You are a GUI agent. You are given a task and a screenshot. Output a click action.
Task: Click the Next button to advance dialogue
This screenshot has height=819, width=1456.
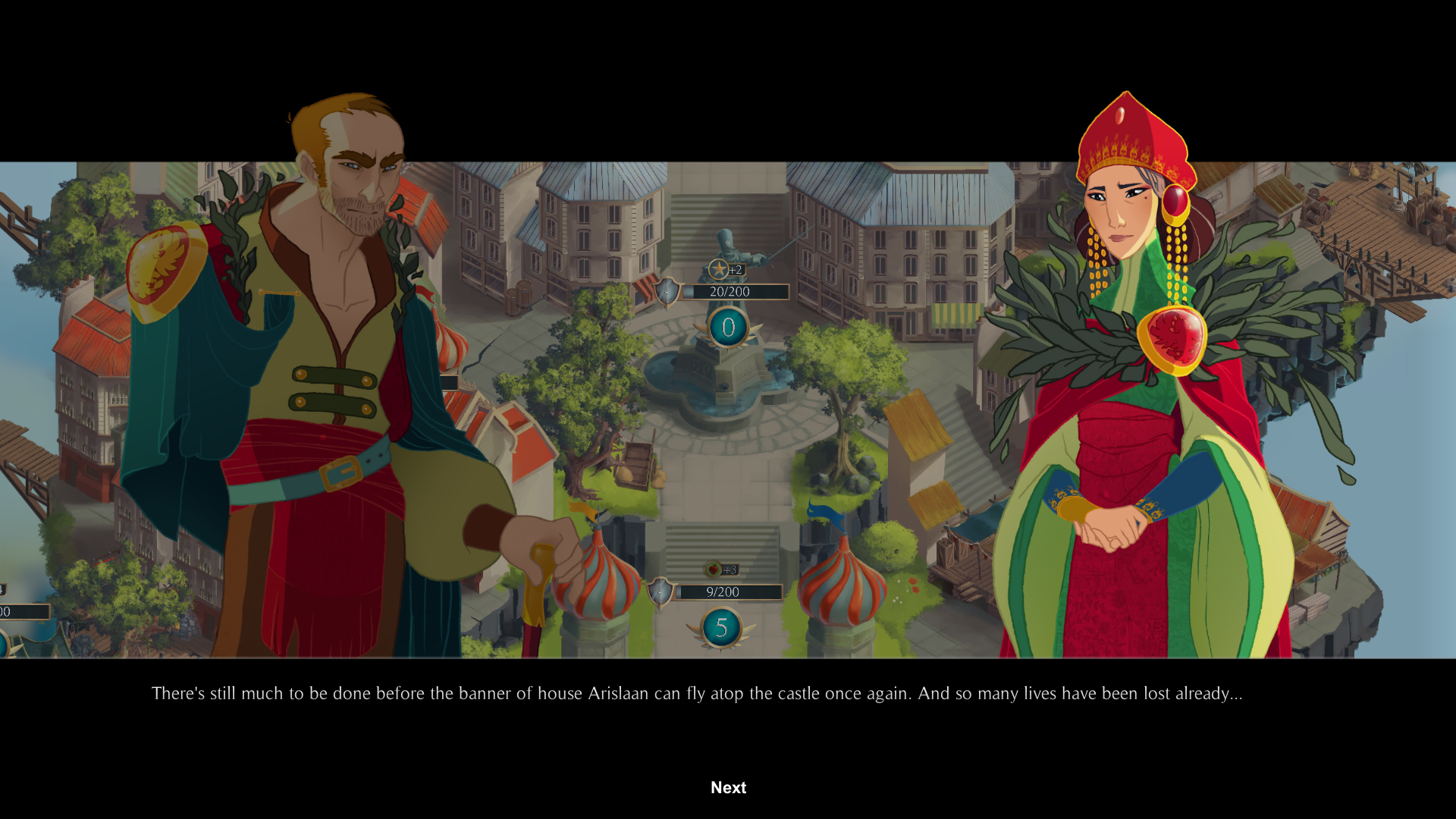tap(728, 788)
